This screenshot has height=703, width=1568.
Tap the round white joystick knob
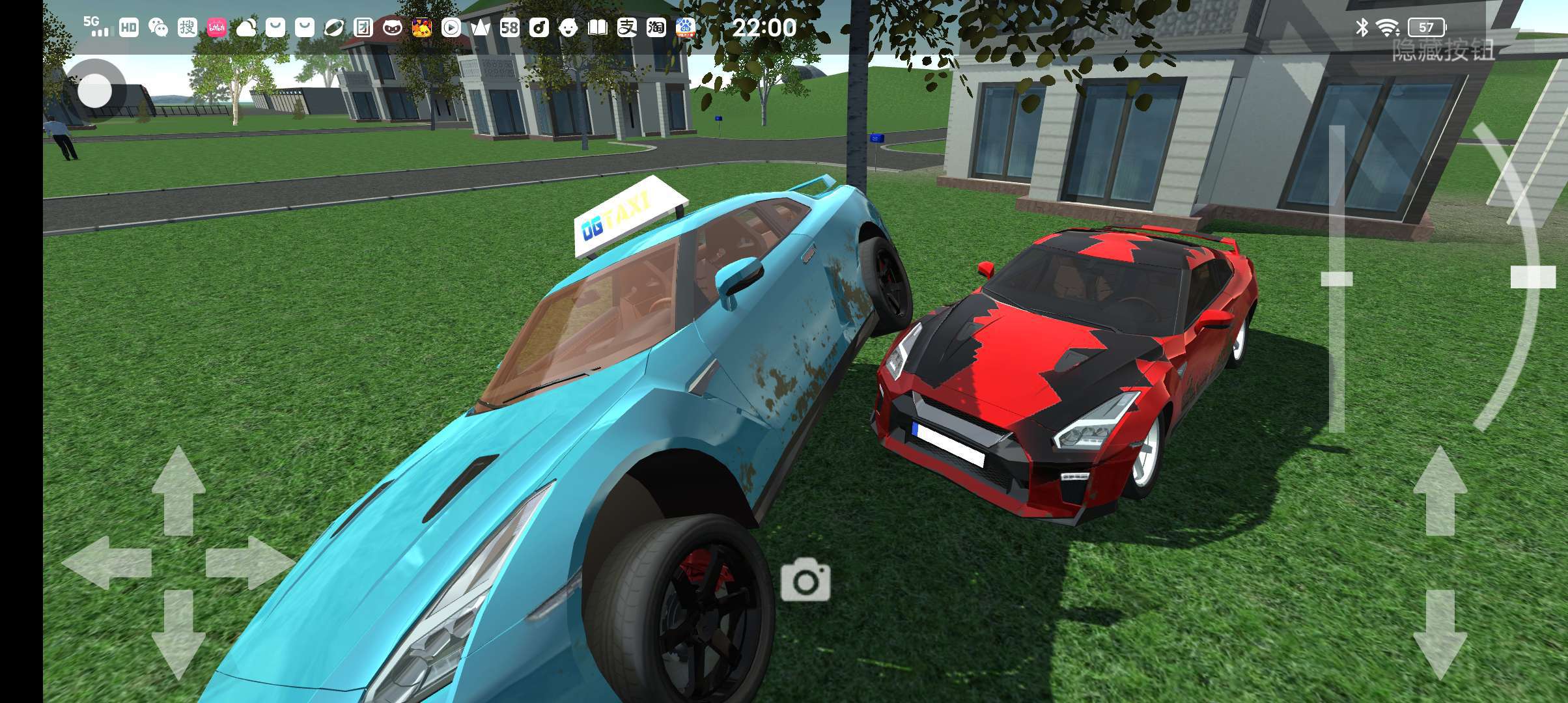pyautogui.click(x=95, y=90)
